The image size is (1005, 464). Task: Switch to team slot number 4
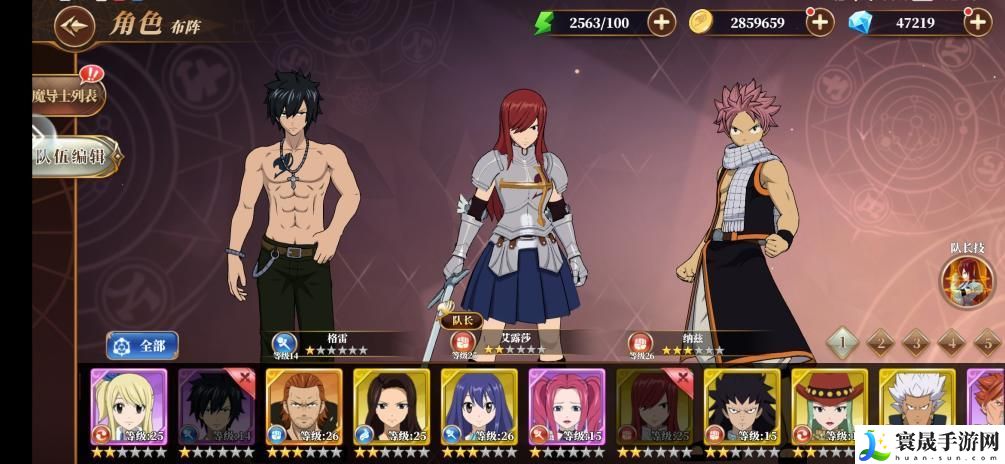[951, 343]
